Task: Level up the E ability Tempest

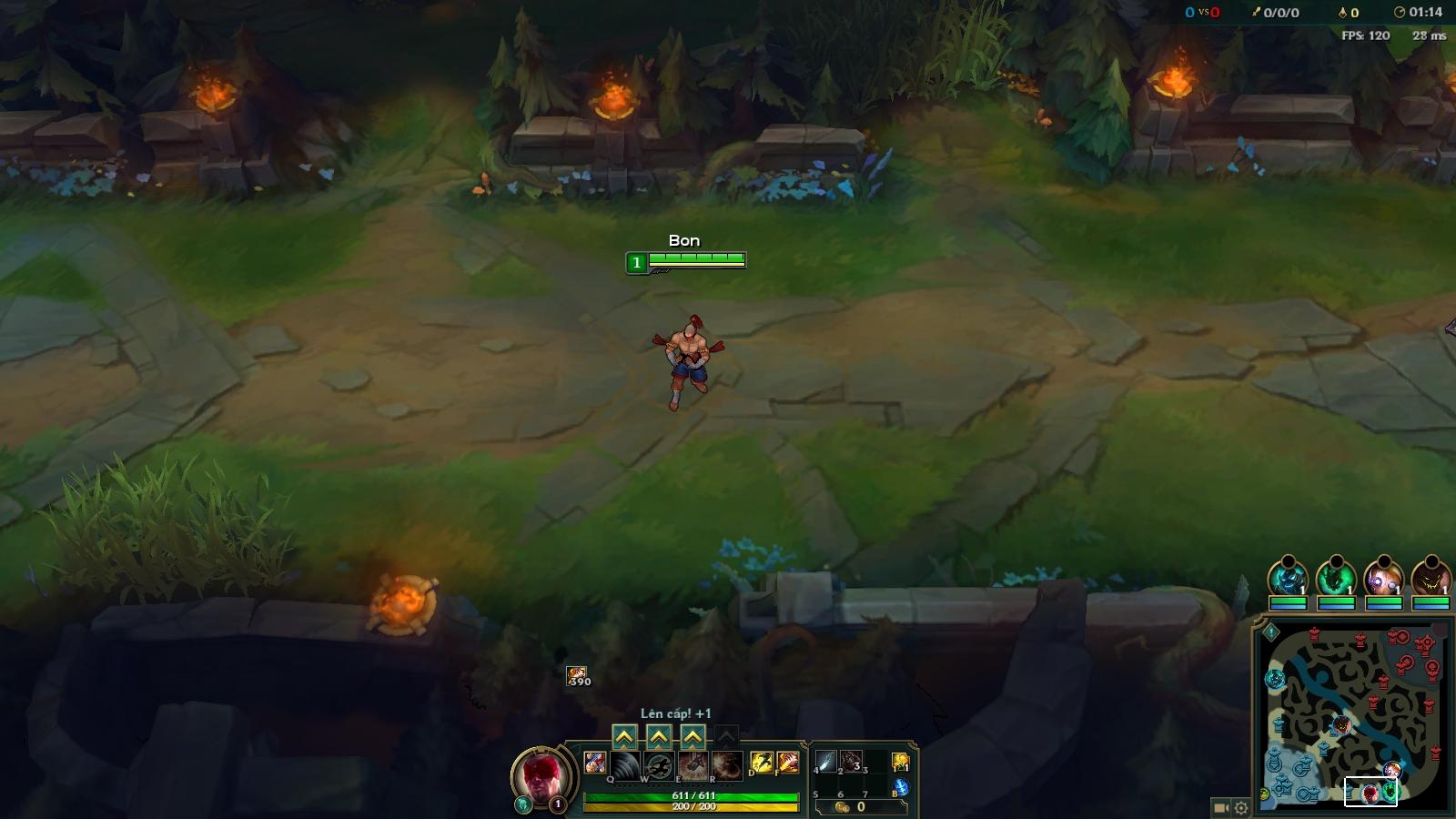Action: point(693,735)
